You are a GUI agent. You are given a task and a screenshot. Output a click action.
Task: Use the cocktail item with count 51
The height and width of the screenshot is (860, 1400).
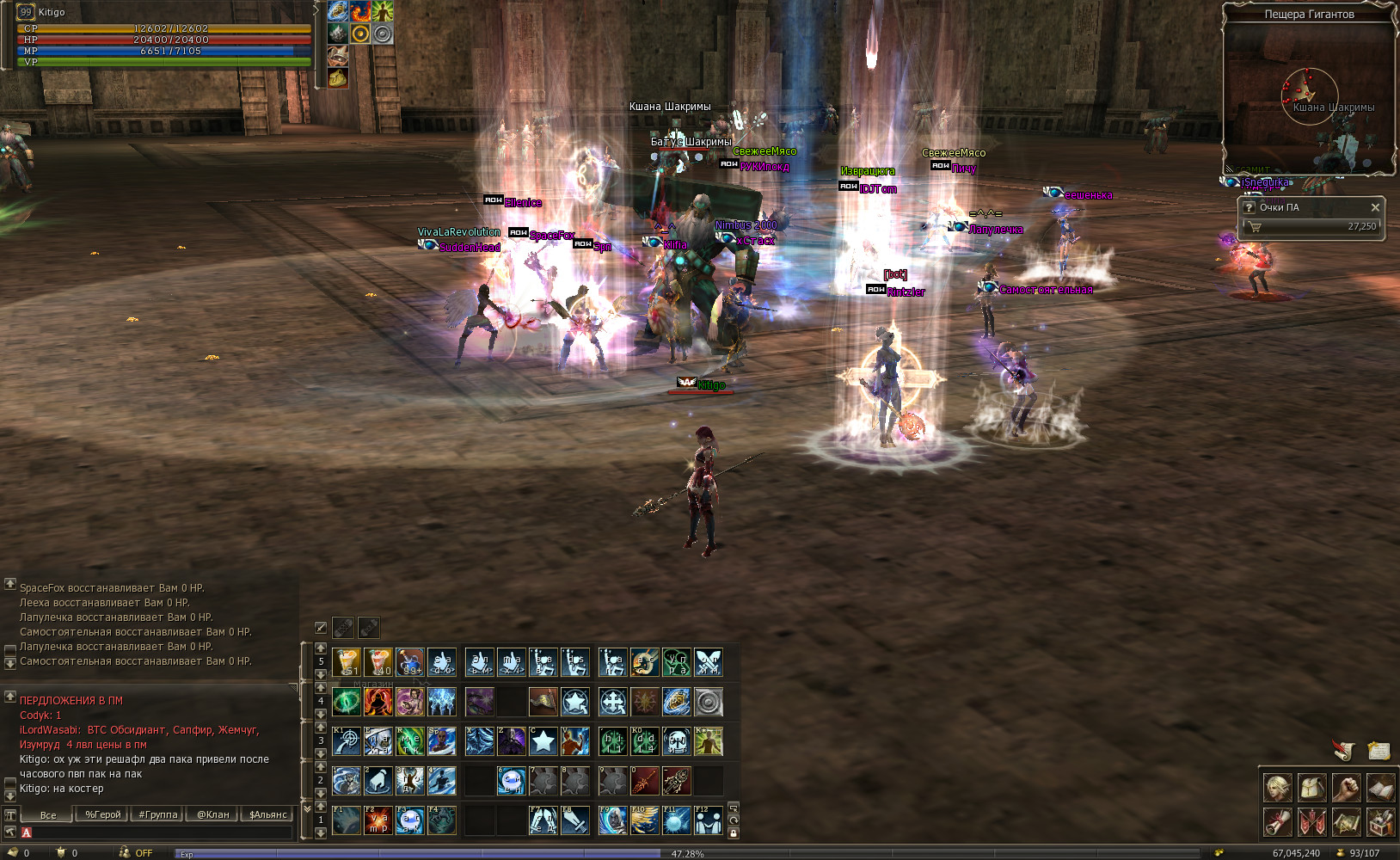347,662
